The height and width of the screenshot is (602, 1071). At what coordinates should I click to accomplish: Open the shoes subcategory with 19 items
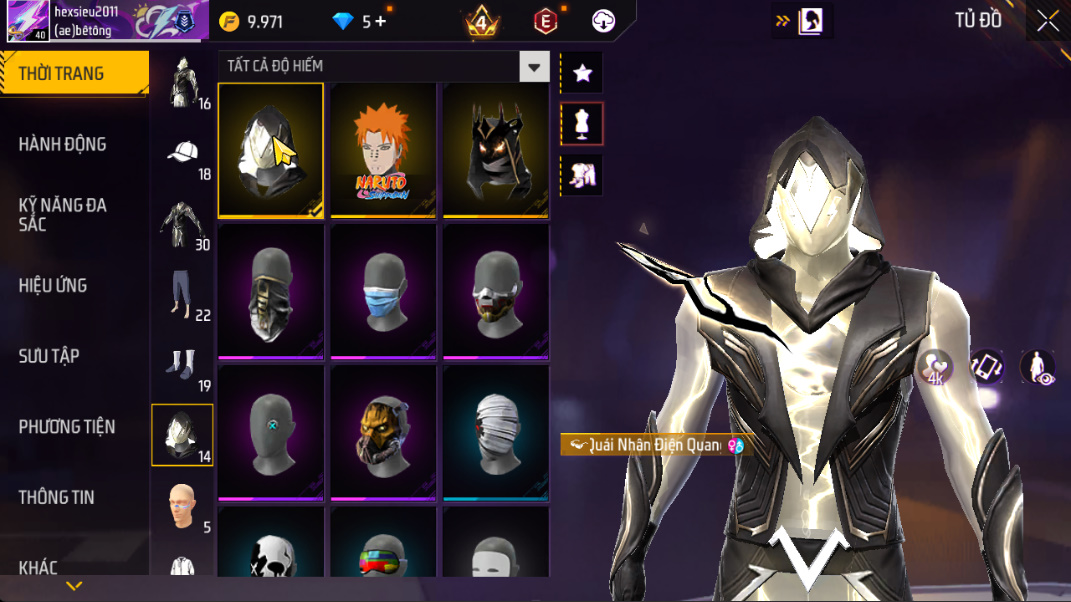pyautogui.click(x=183, y=366)
